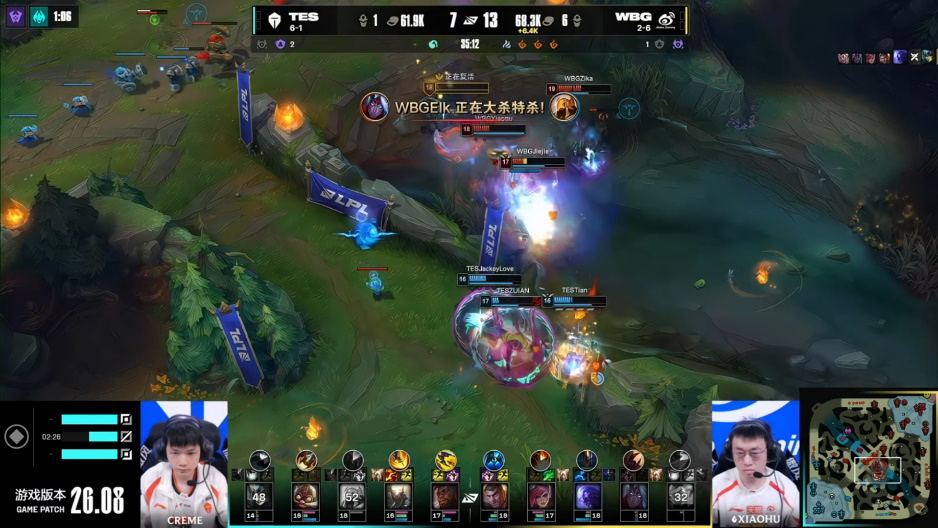Click the dead champion portrait showing 48
Viewport: 938px width, 528px height.
(x=259, y=495)
